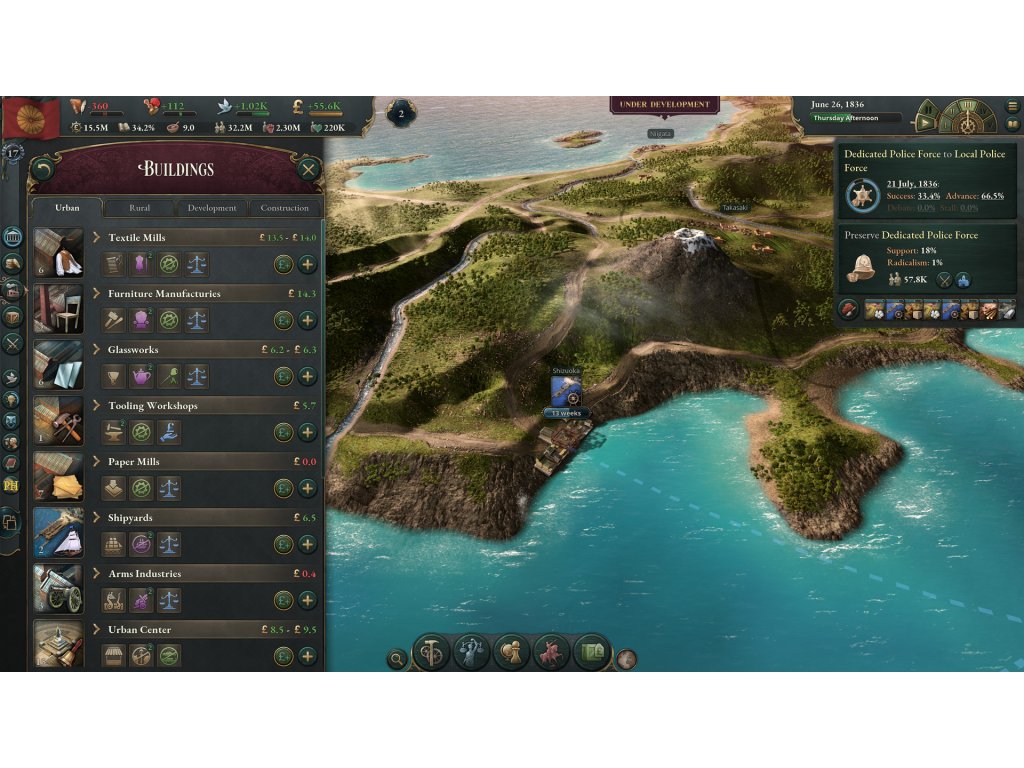The width and height of the screenshot is (1024, 768).
Task: Select the Construction tab
Action: tap(285, 208)
